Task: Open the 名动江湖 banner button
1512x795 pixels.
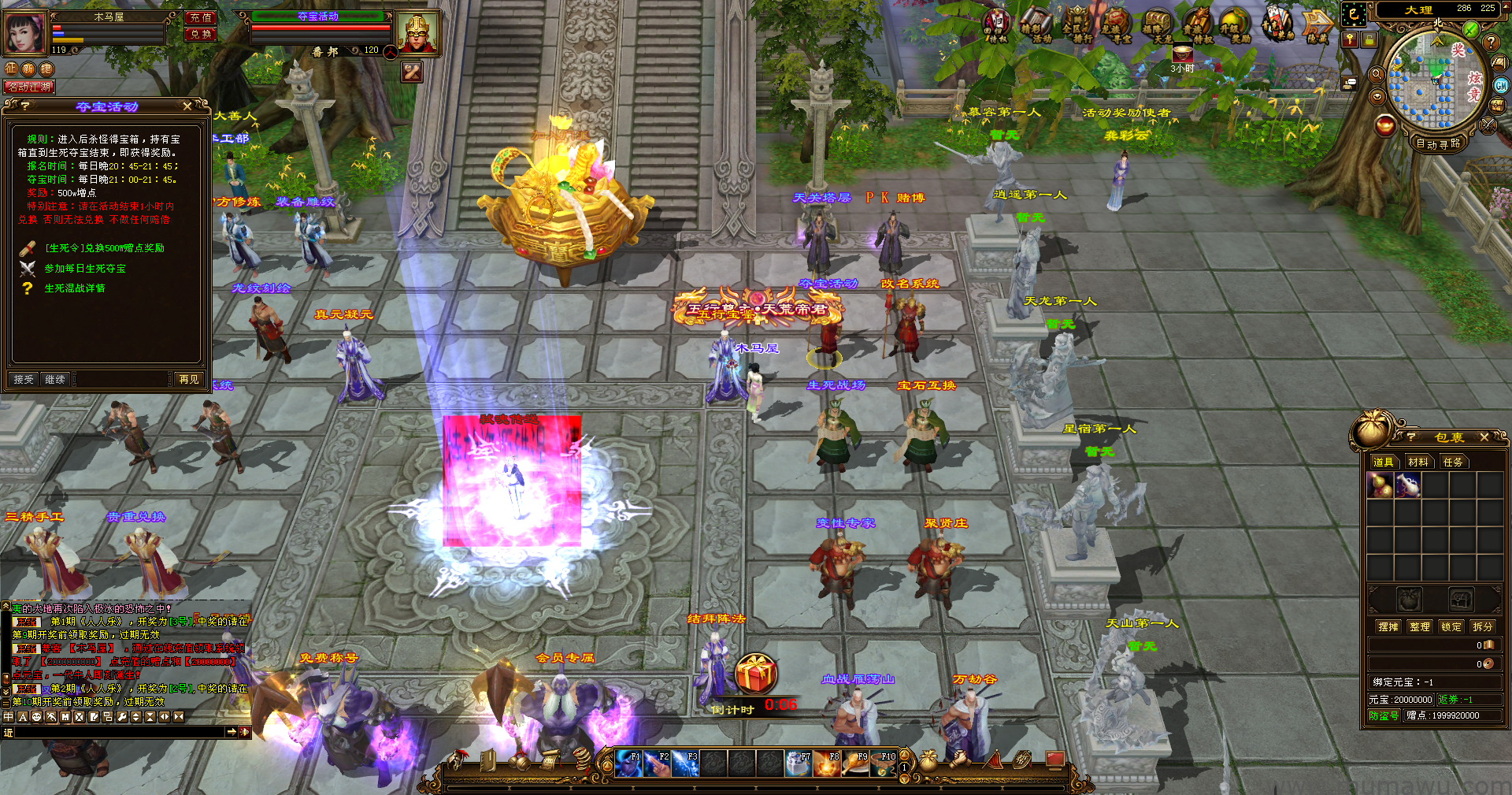Action: 29,87
